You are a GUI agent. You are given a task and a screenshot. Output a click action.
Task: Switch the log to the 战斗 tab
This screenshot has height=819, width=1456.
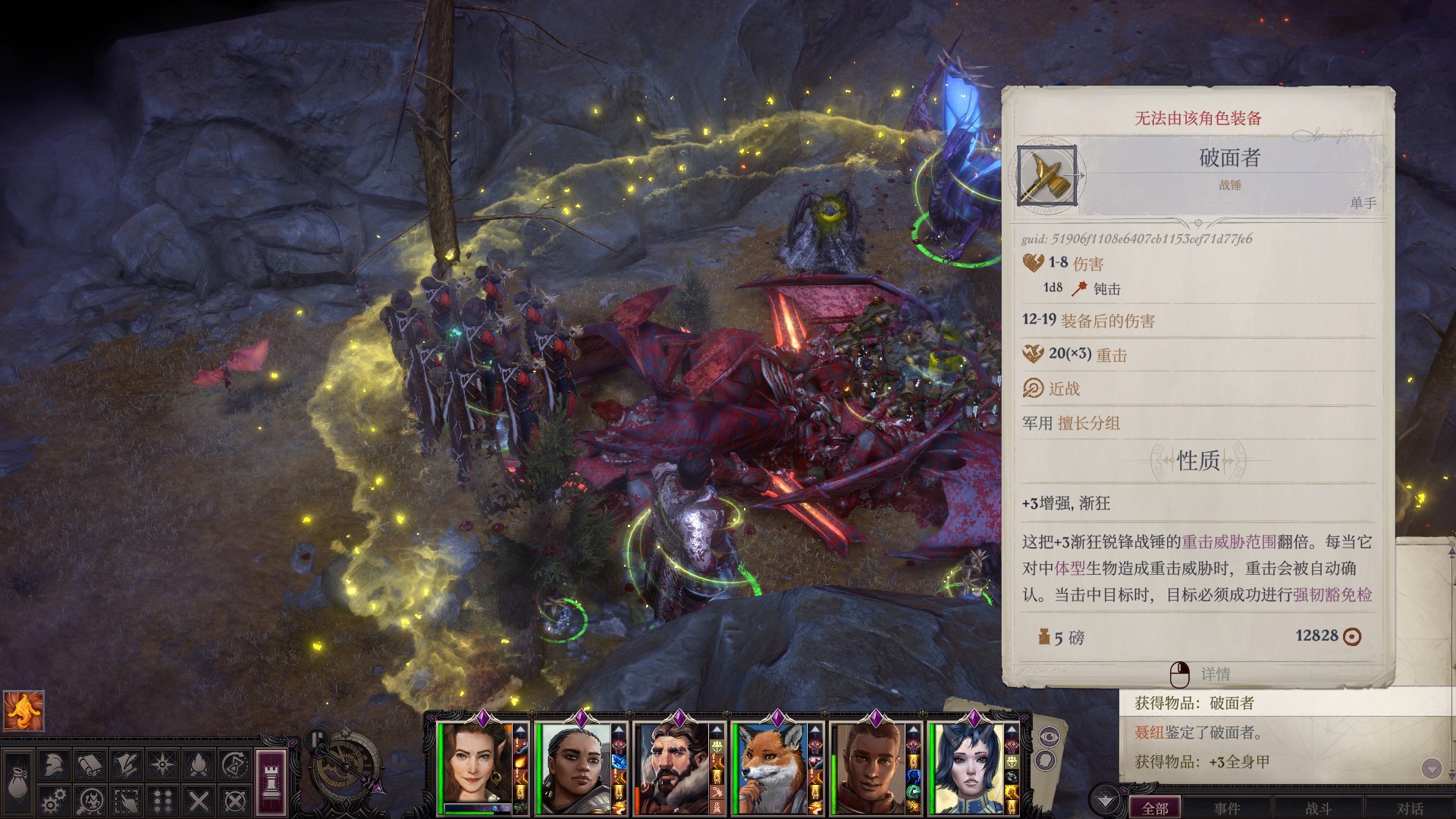coord(1318,808)
